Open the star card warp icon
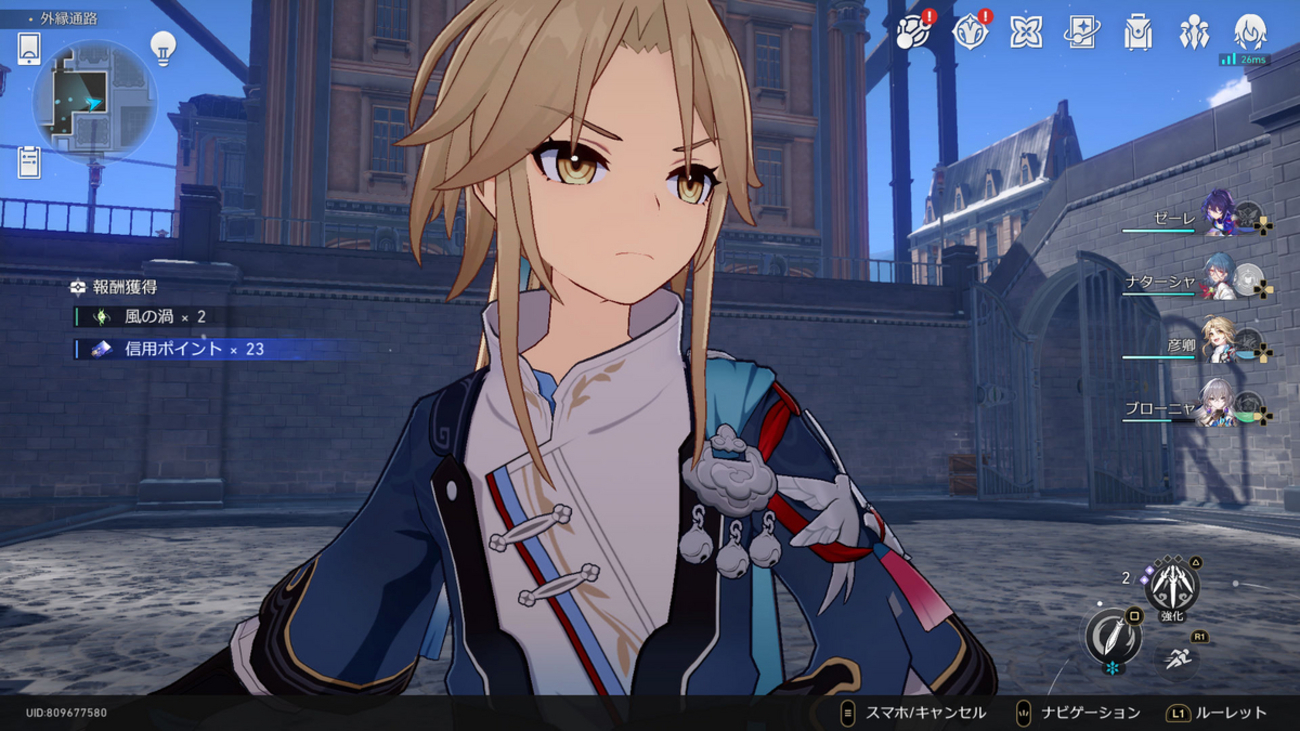This screenshot has height=731, width=1300. click(1081, 32)
